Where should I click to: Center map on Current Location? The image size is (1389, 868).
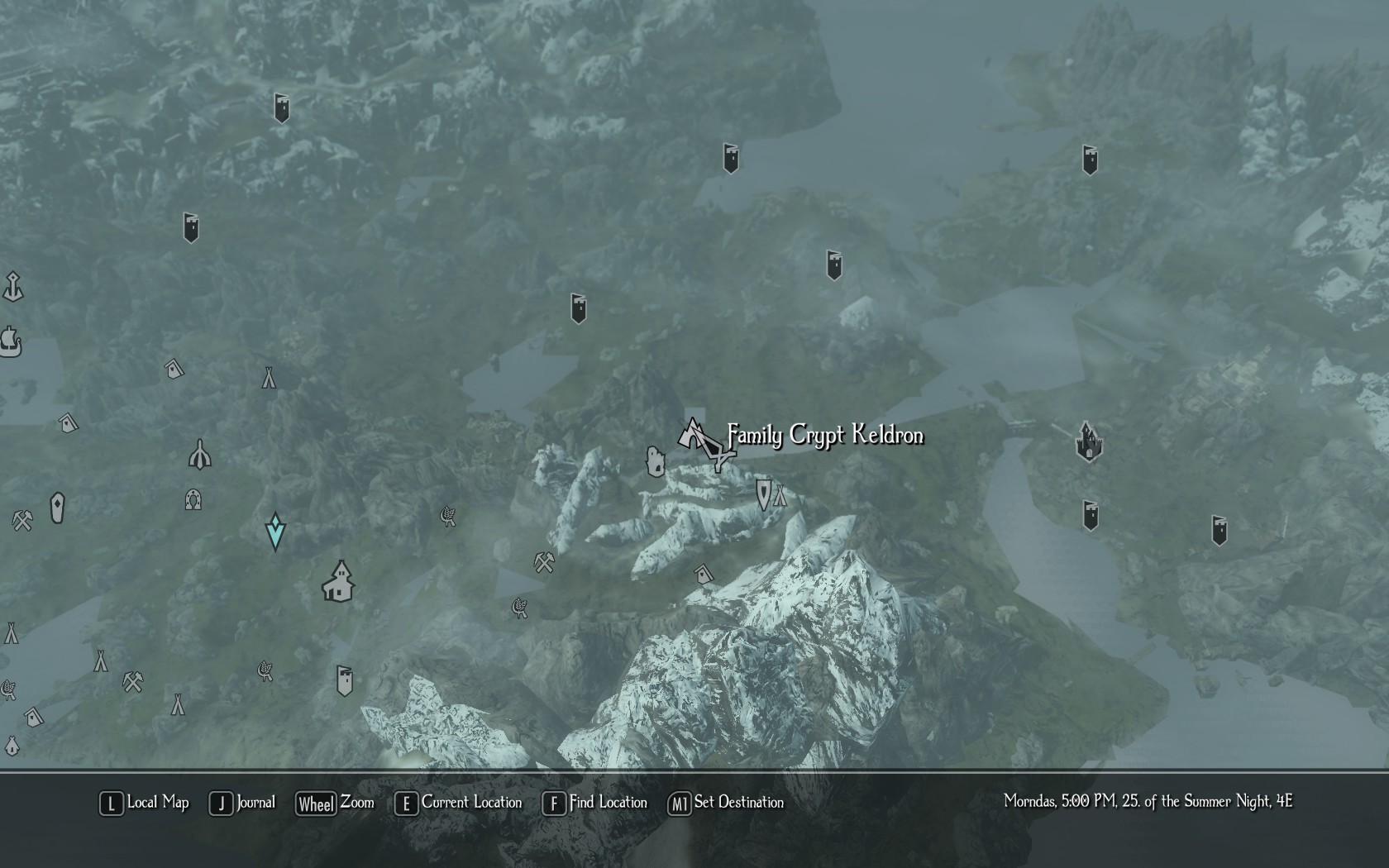[x=459, y=803]
